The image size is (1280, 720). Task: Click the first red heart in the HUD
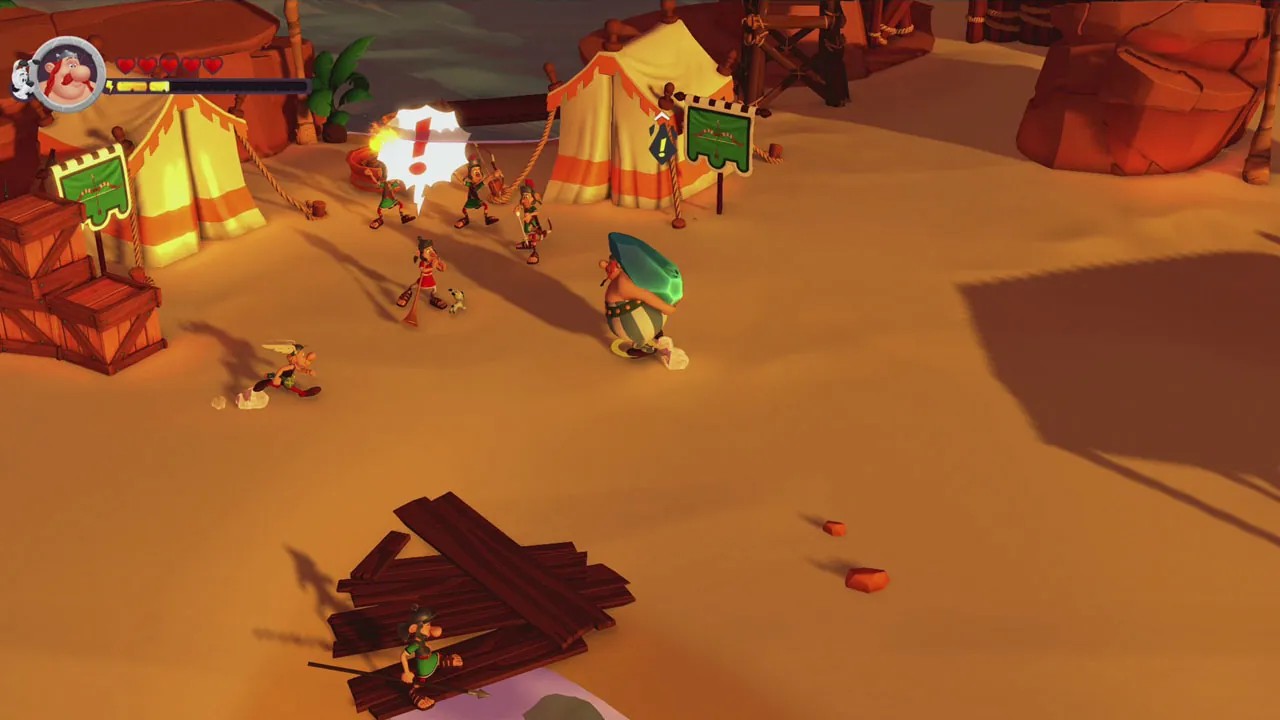coord(125,63)
